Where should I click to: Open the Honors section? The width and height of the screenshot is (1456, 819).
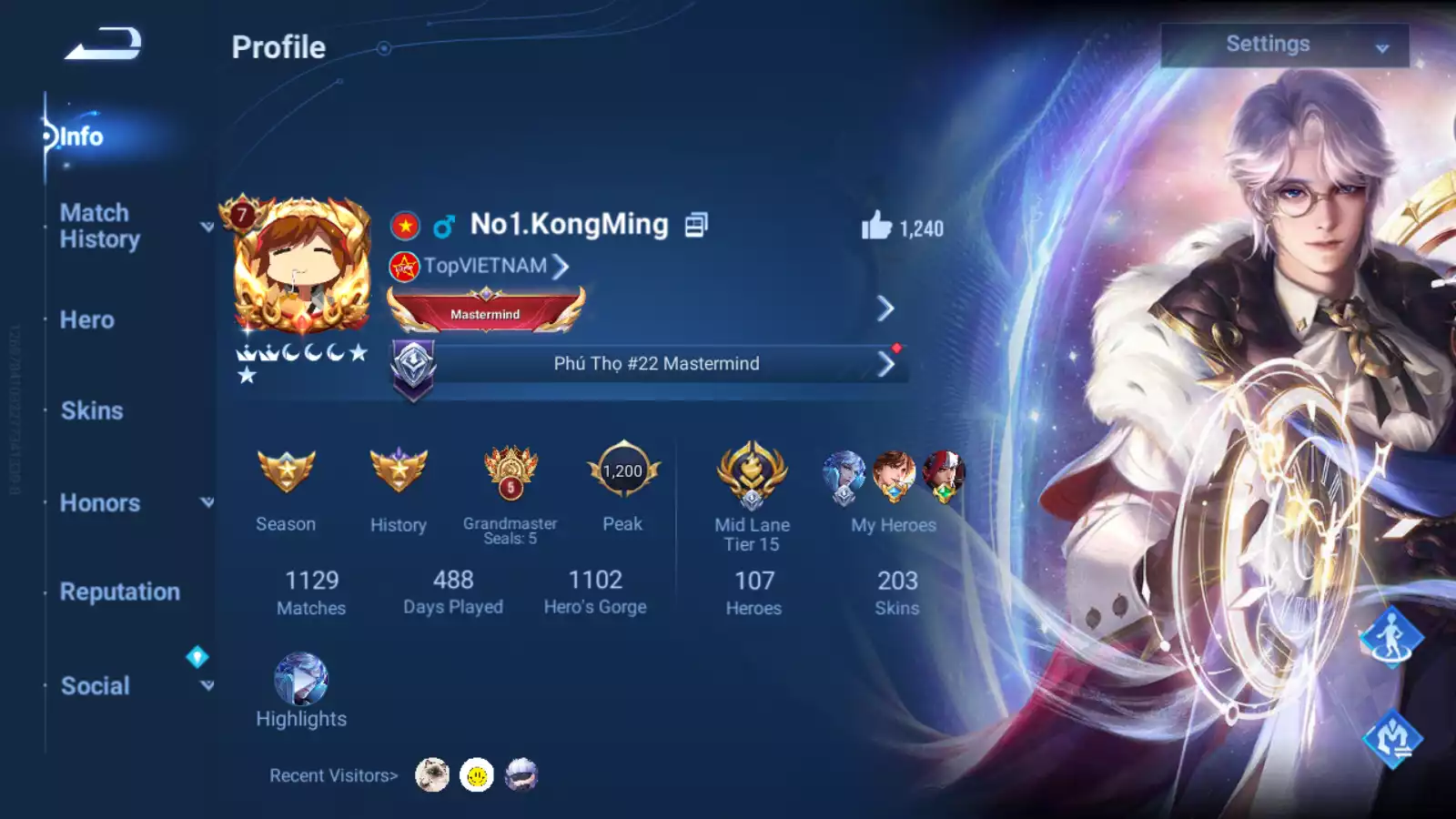[100, 503]
